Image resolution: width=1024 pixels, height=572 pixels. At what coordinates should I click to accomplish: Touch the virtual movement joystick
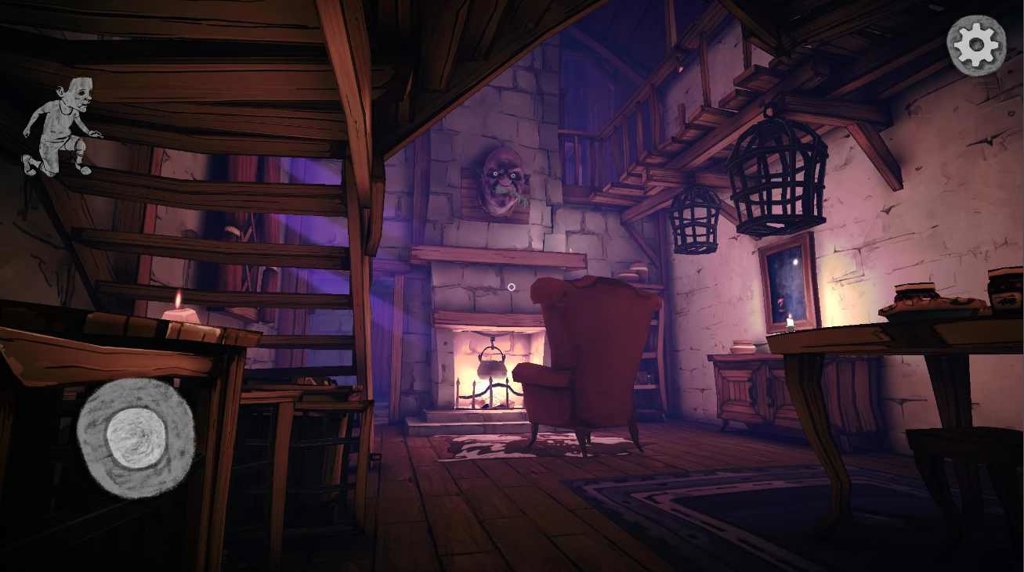(x=135, y=438)
